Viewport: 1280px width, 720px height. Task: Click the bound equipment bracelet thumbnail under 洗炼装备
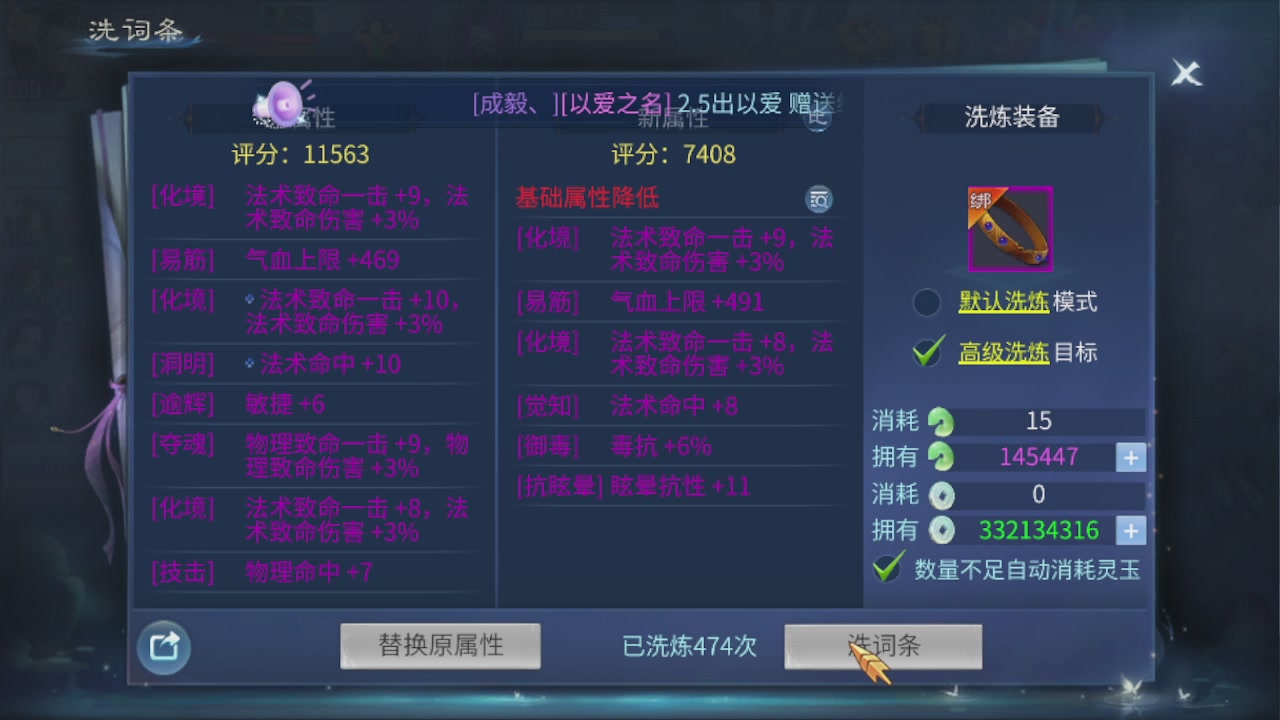(1009, 228)
